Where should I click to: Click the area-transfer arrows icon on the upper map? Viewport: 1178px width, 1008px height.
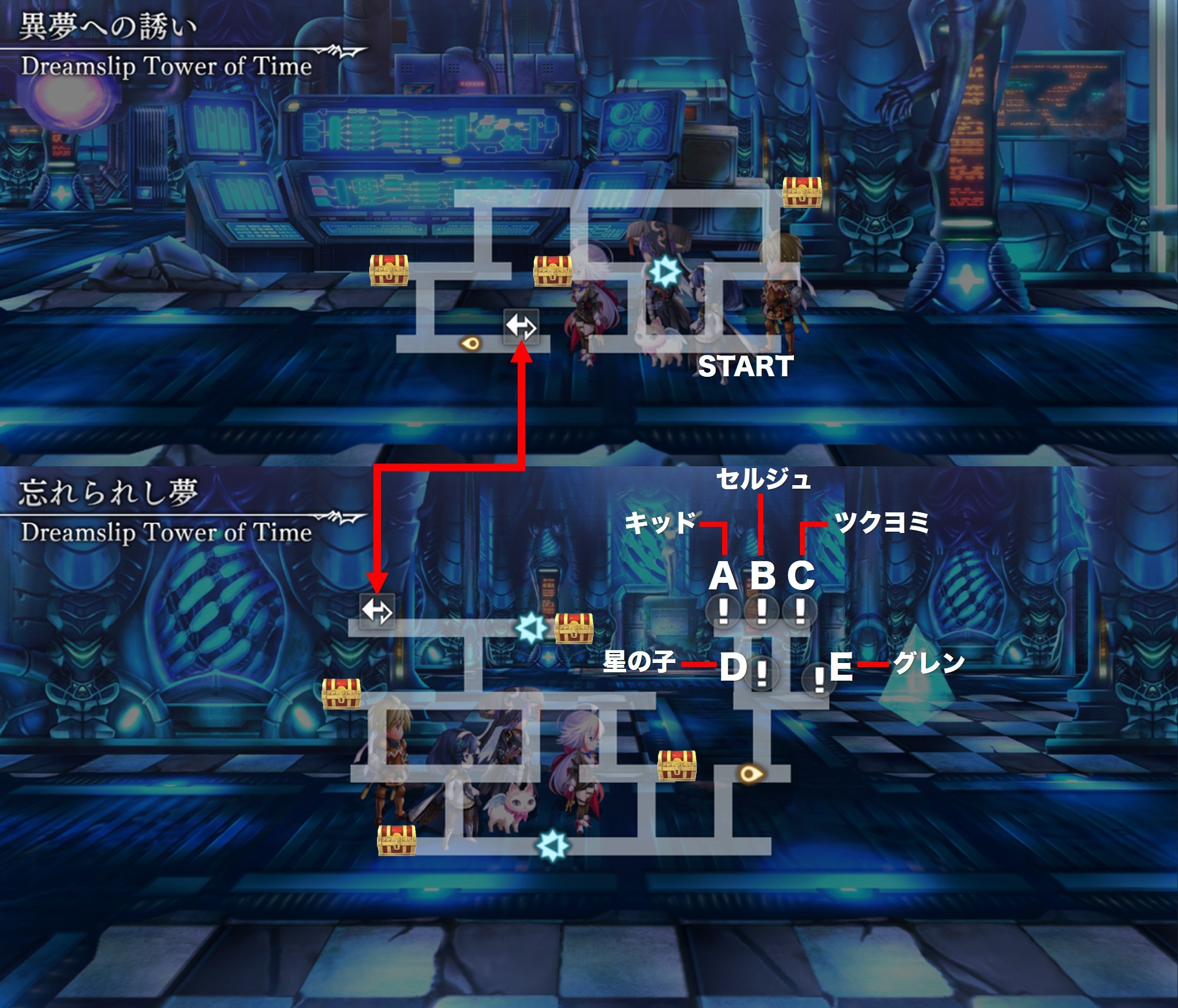[x=521, y=326]
